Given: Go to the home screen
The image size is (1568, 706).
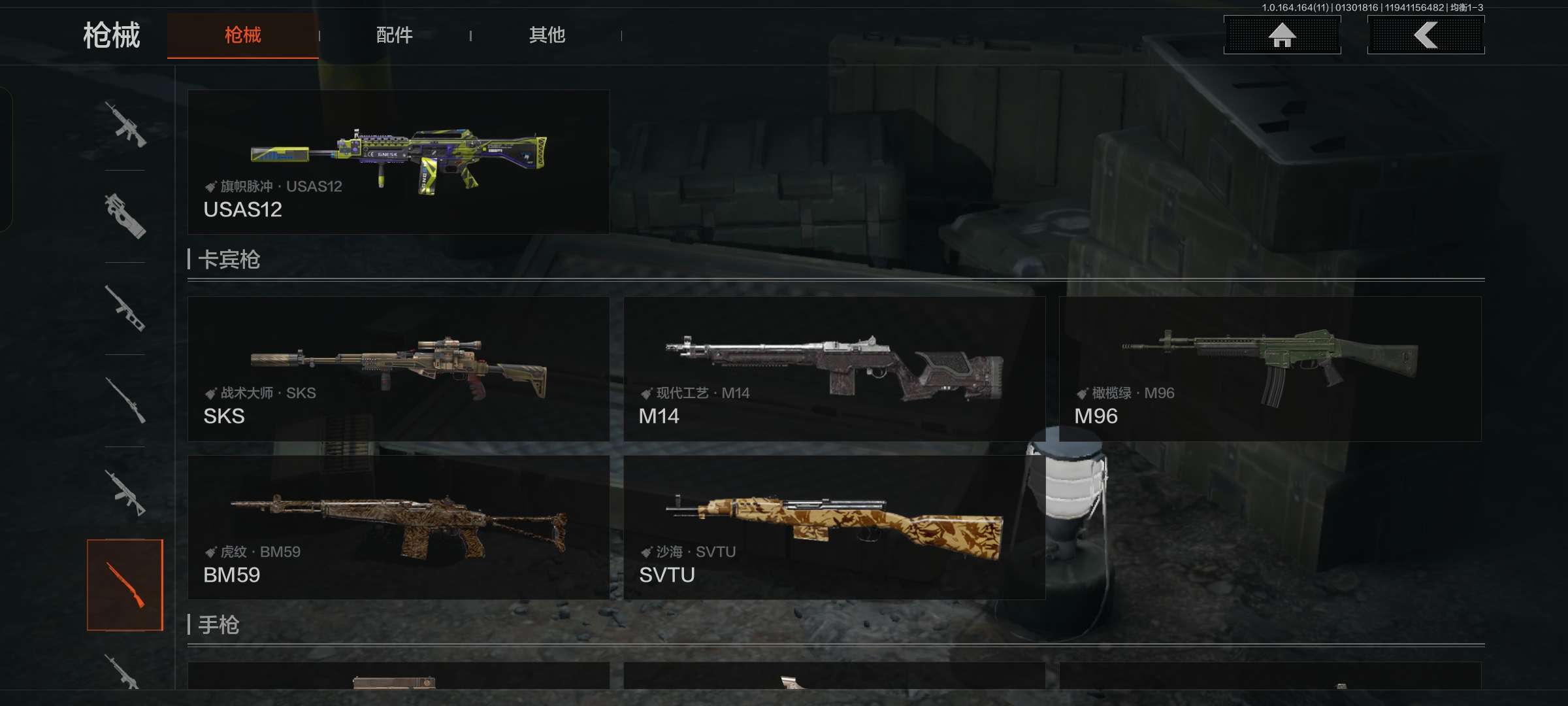Looking at the screenshot, I should 1282,35.
